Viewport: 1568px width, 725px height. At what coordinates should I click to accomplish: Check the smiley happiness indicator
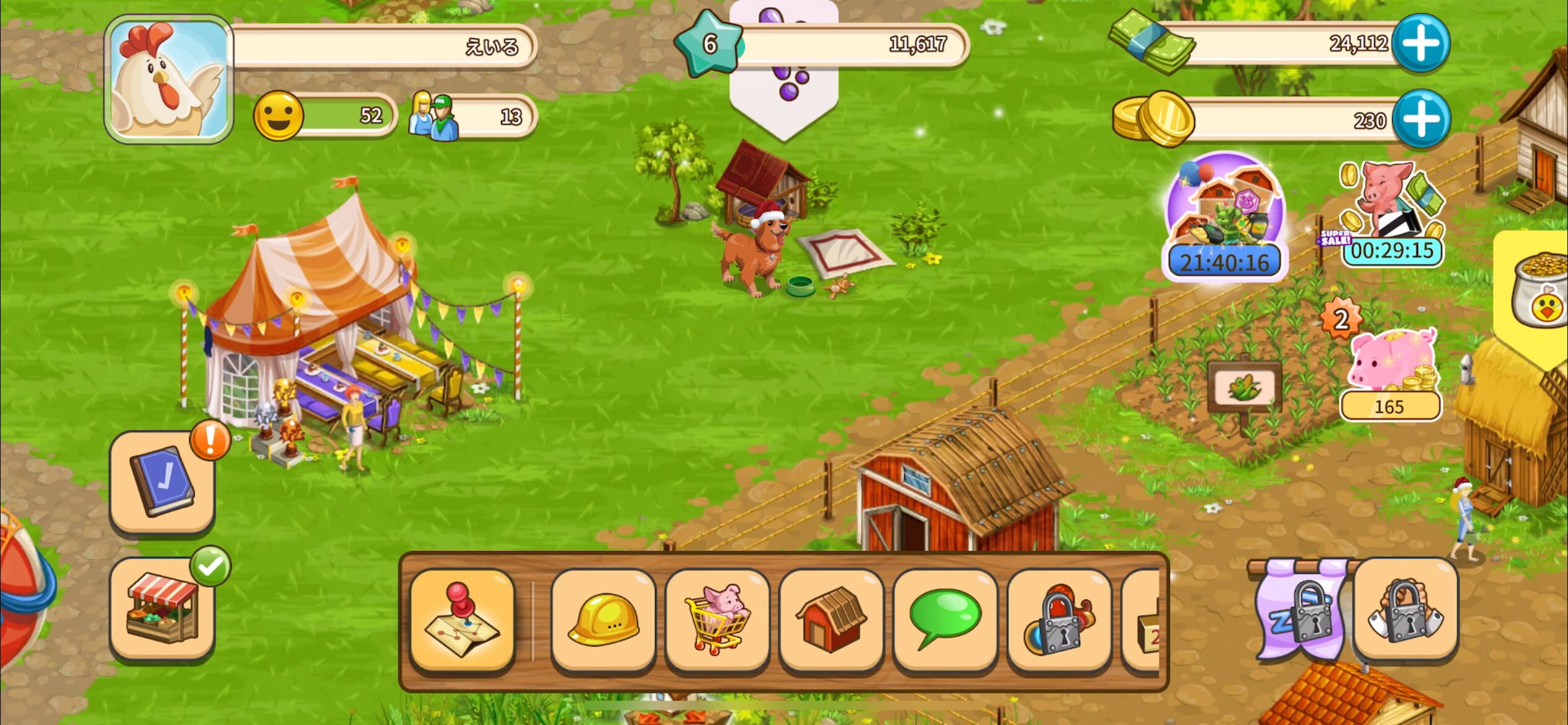[x=279, y=116]
